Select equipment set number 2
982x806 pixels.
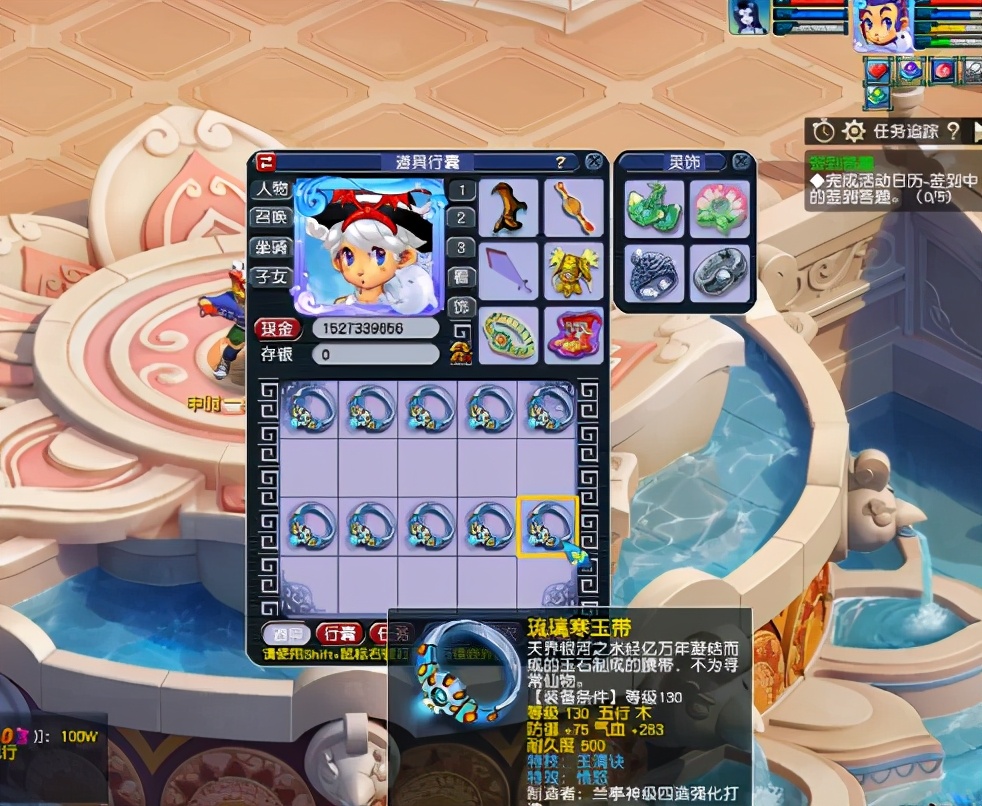460,218
